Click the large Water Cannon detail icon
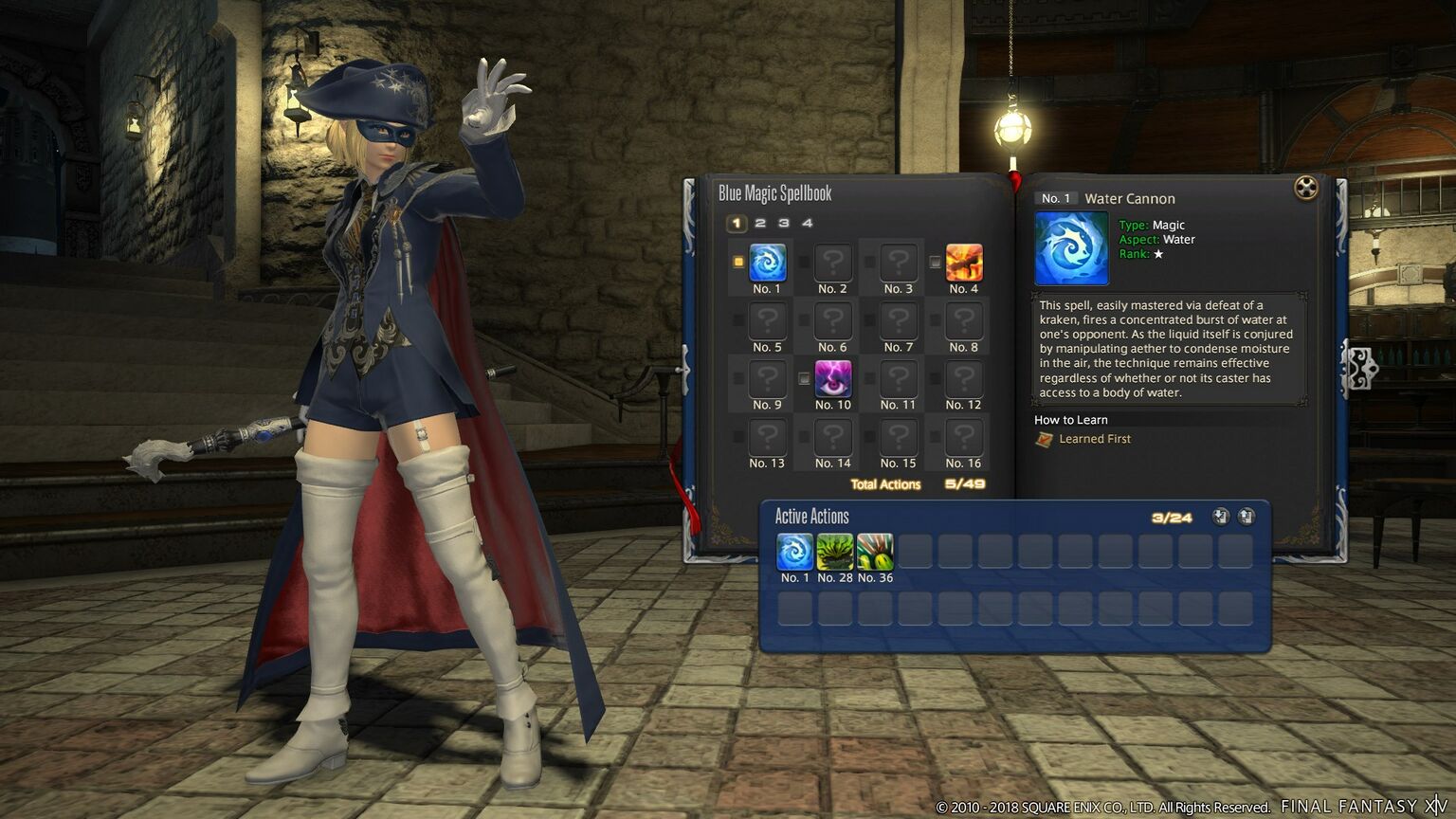Screen dimensions: 1456x819 pyautogui.click(x=1071, y=248)
